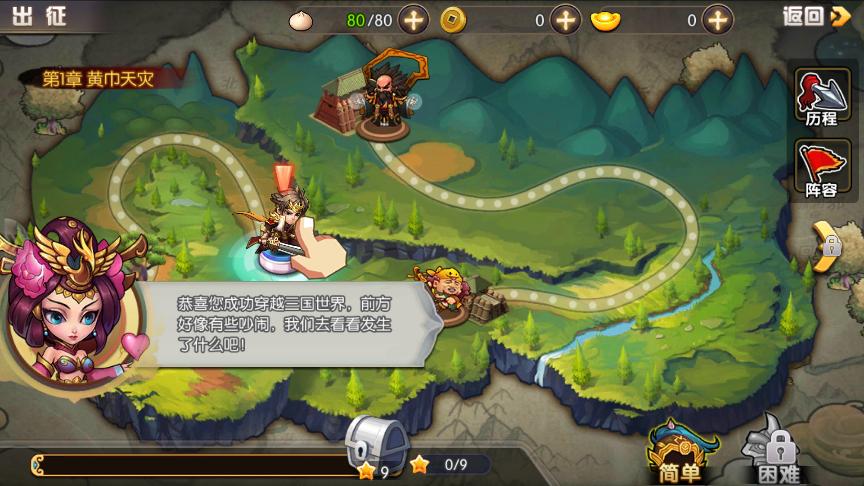Add more copper coins

click(x=565, y=19)
